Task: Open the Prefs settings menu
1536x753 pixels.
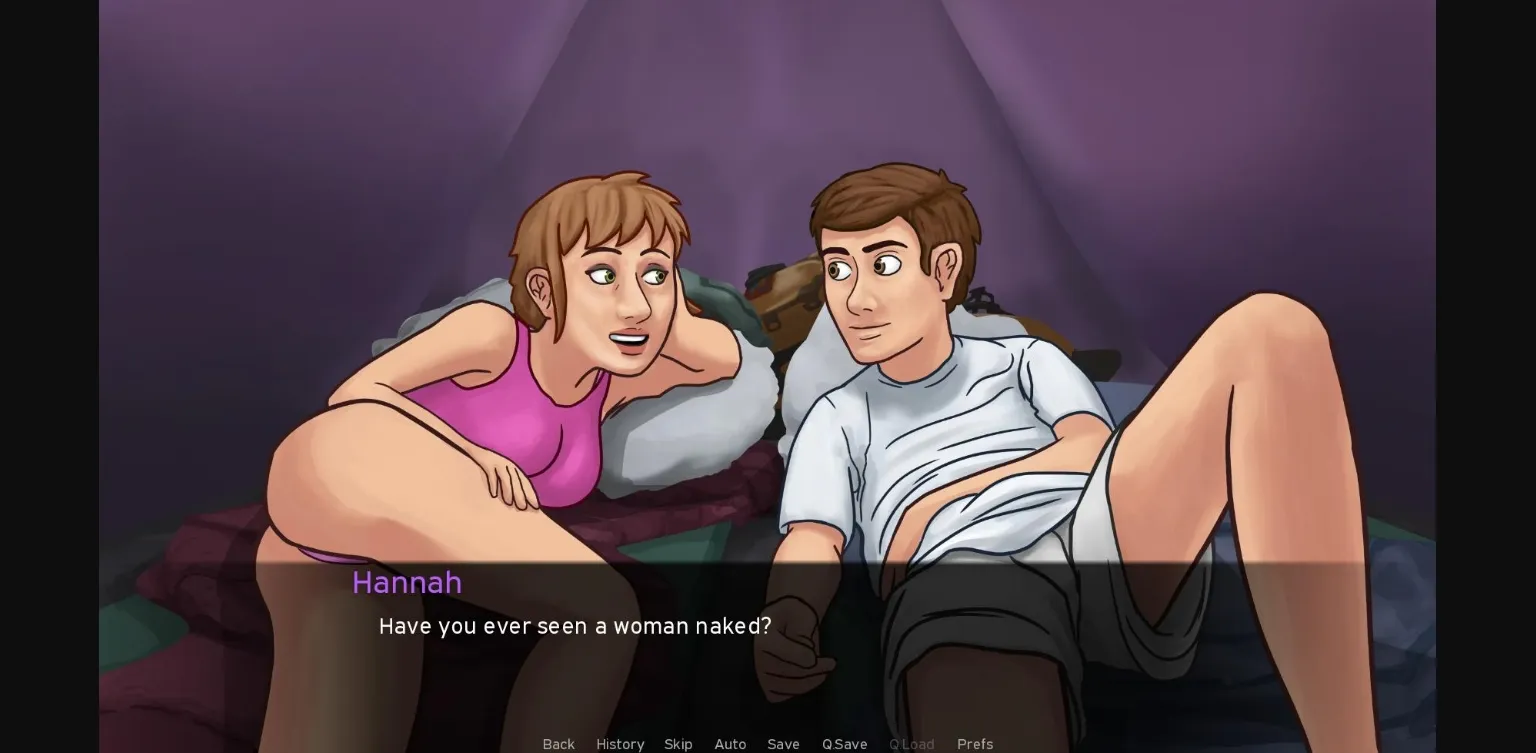Action: pos(974,744)
